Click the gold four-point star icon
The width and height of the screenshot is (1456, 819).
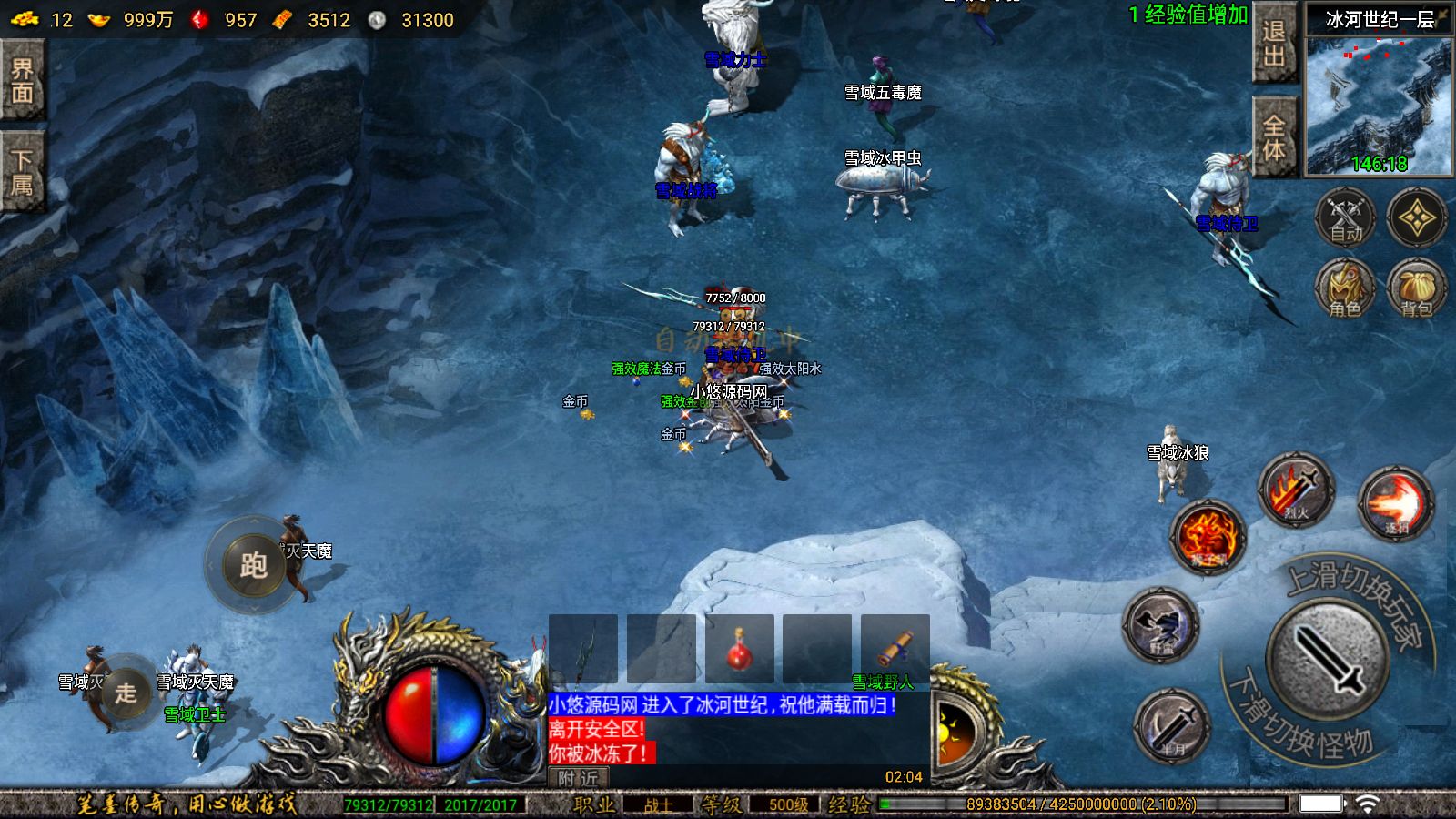(x=1416, y=218)
